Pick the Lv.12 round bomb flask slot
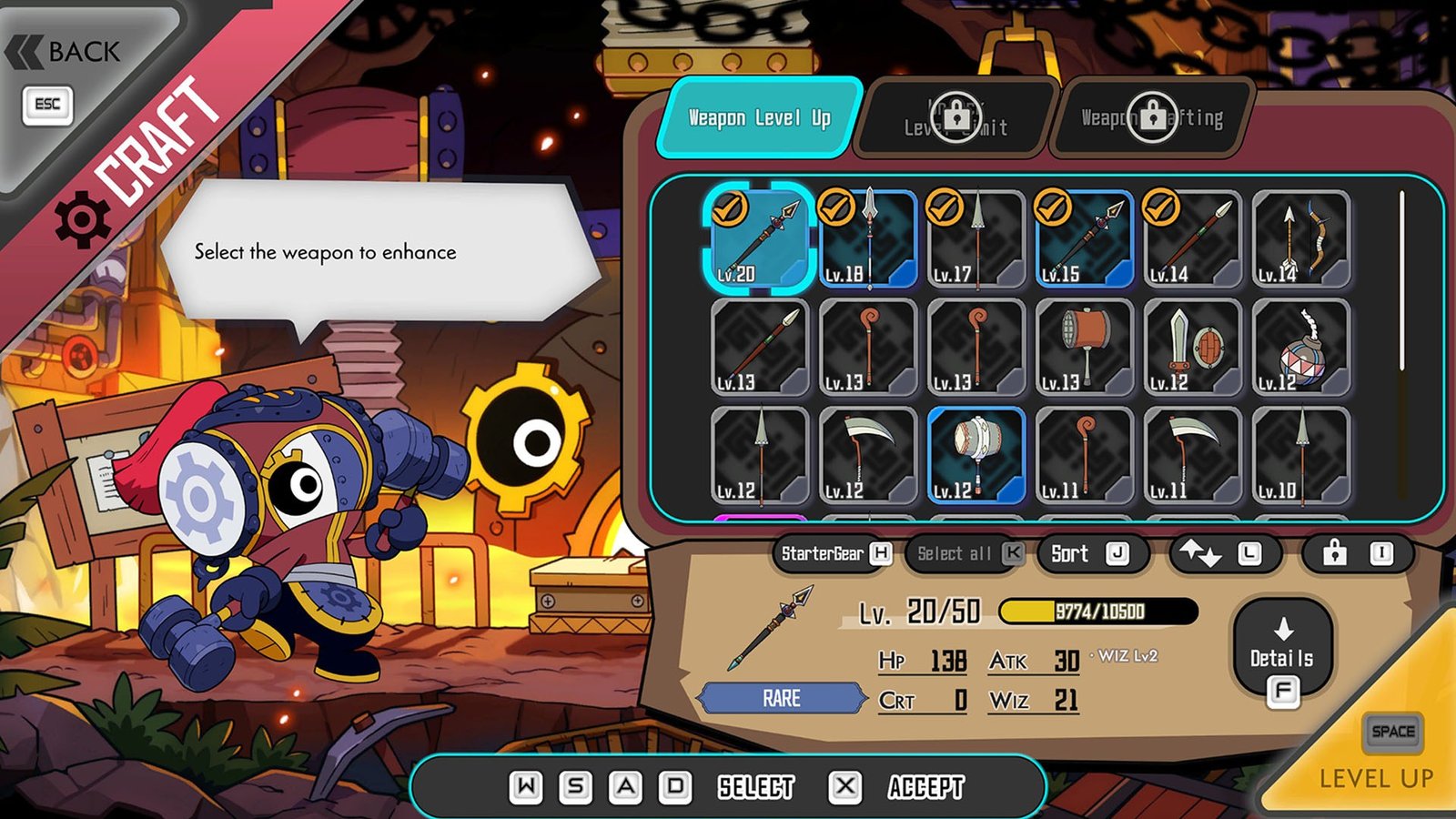 coord(1300,347)
